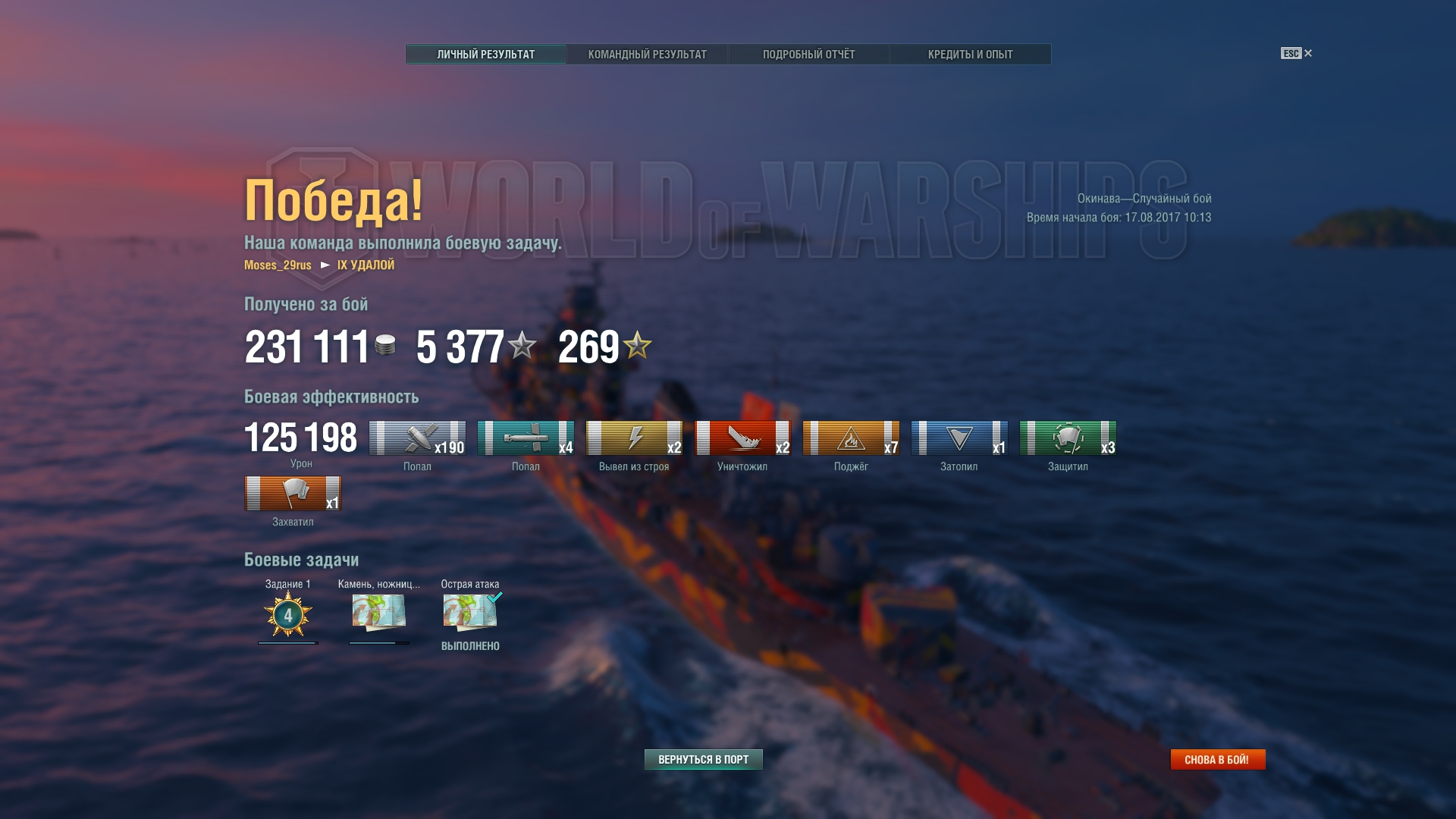1456x819 pixels.
Task: Select the Камень, ножниц... combat mission
Action: pos(378,613)
